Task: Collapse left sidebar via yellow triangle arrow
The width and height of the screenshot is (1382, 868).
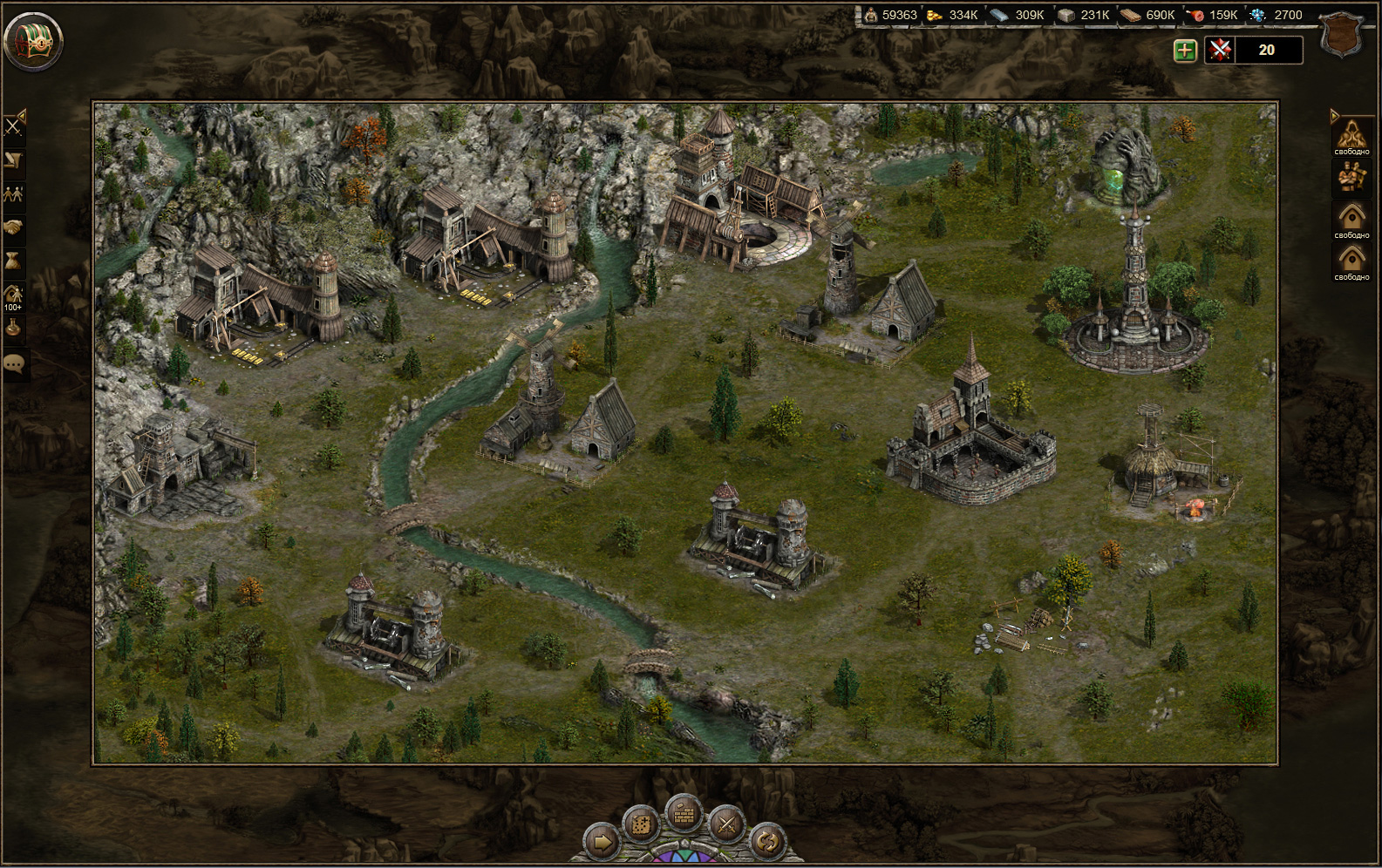Action: point(22,116)
